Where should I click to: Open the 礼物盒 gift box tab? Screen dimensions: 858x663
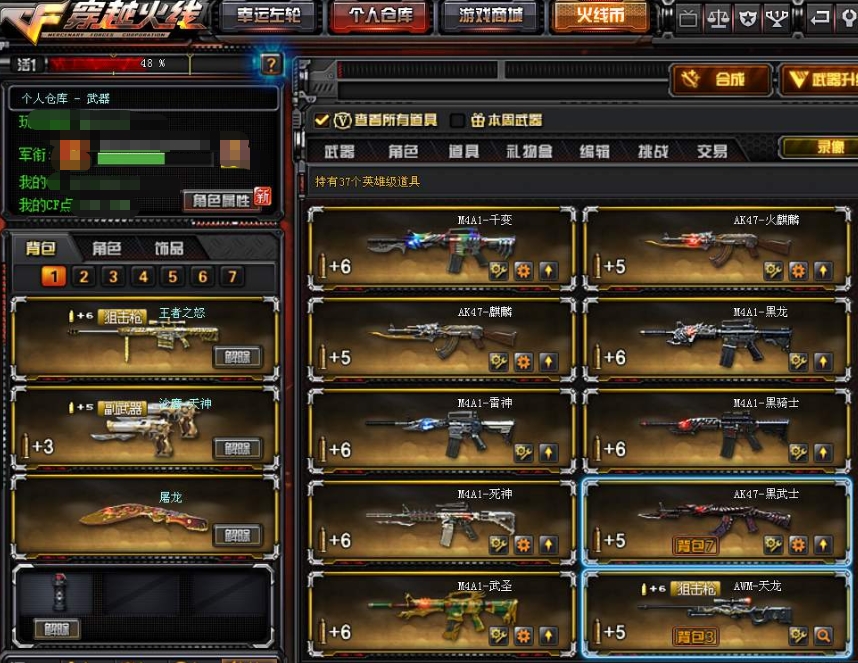[x=529, y=152]
